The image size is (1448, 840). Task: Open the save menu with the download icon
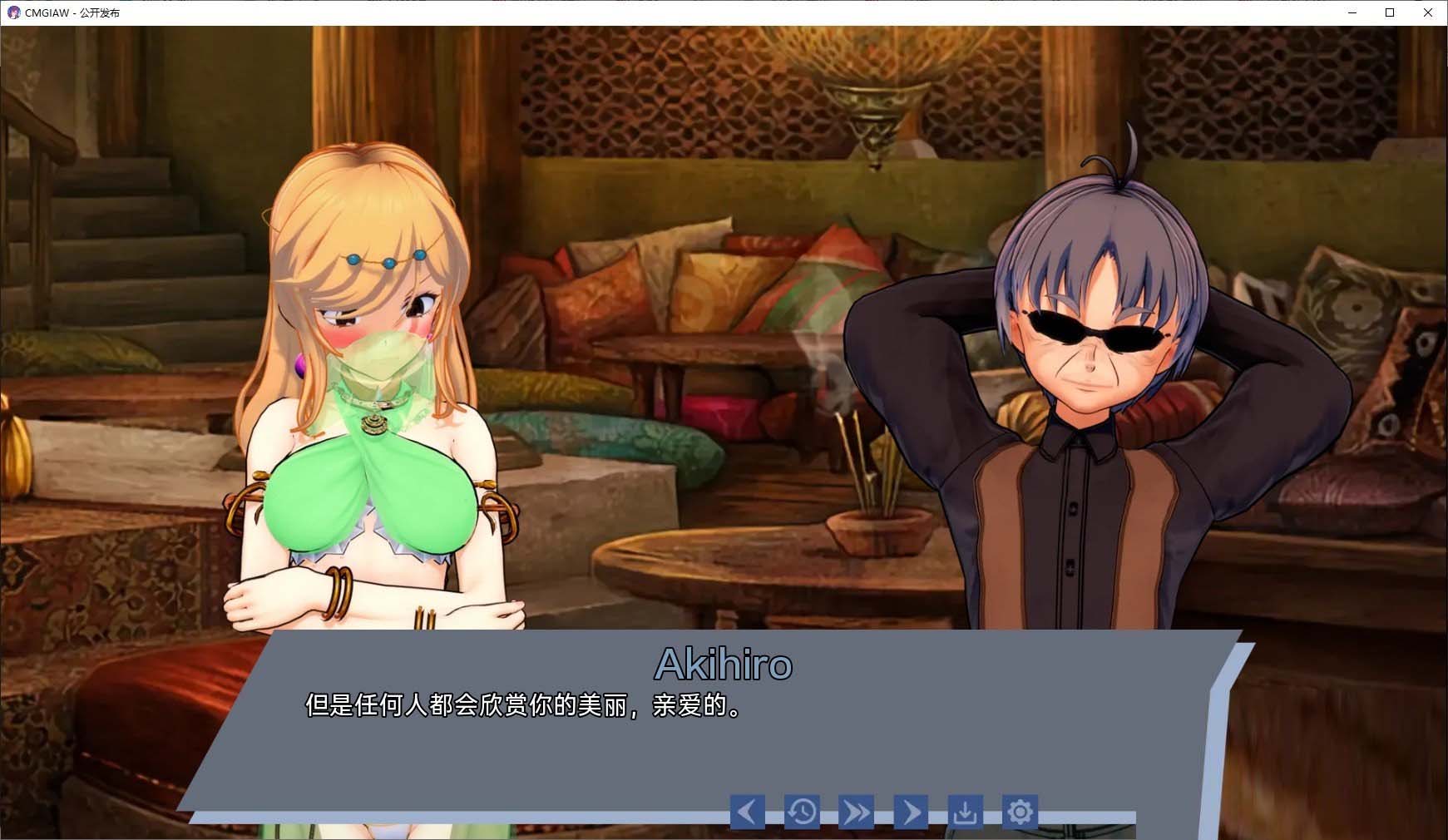(x=965, y=811)
